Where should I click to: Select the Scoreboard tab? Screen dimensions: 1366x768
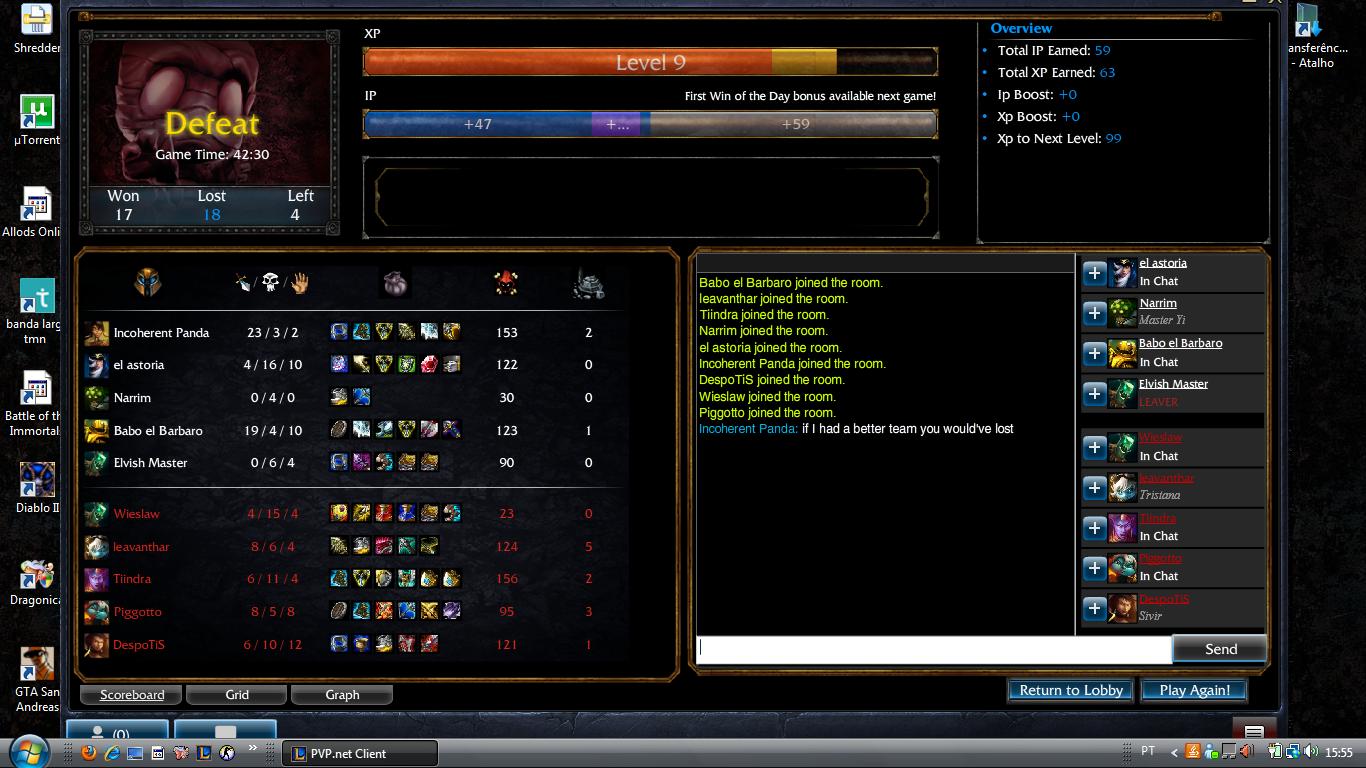(x=130, y=694)
